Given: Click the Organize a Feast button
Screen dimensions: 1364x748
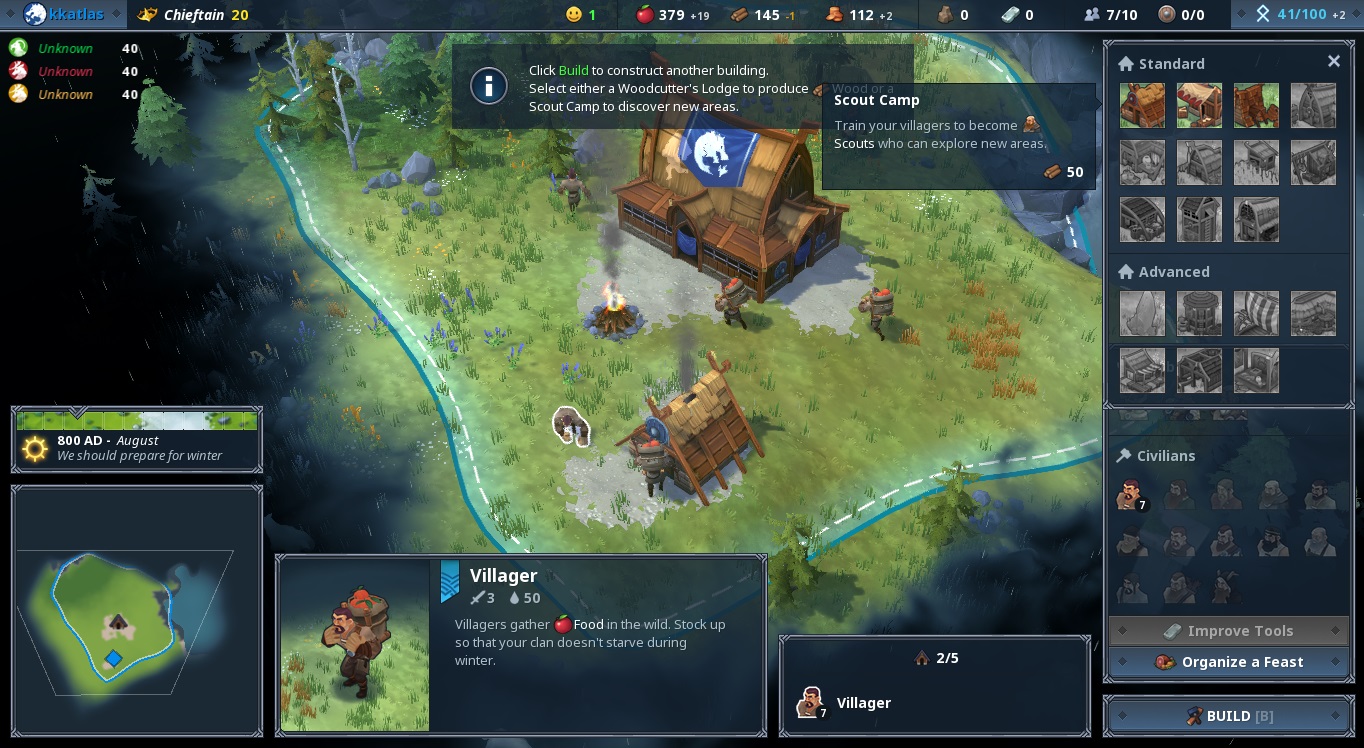Looking at the screenshot, I should (x=1229, y=661).
